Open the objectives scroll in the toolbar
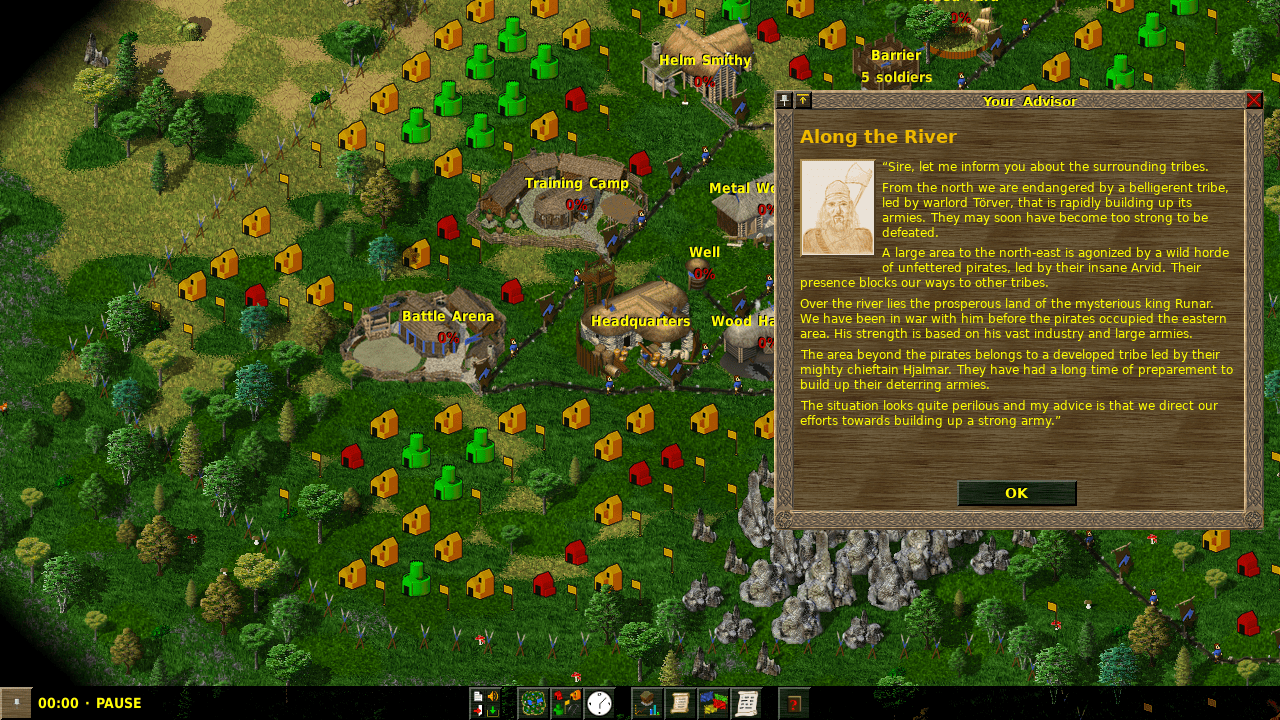1280x720 pixels. point(680,703)
